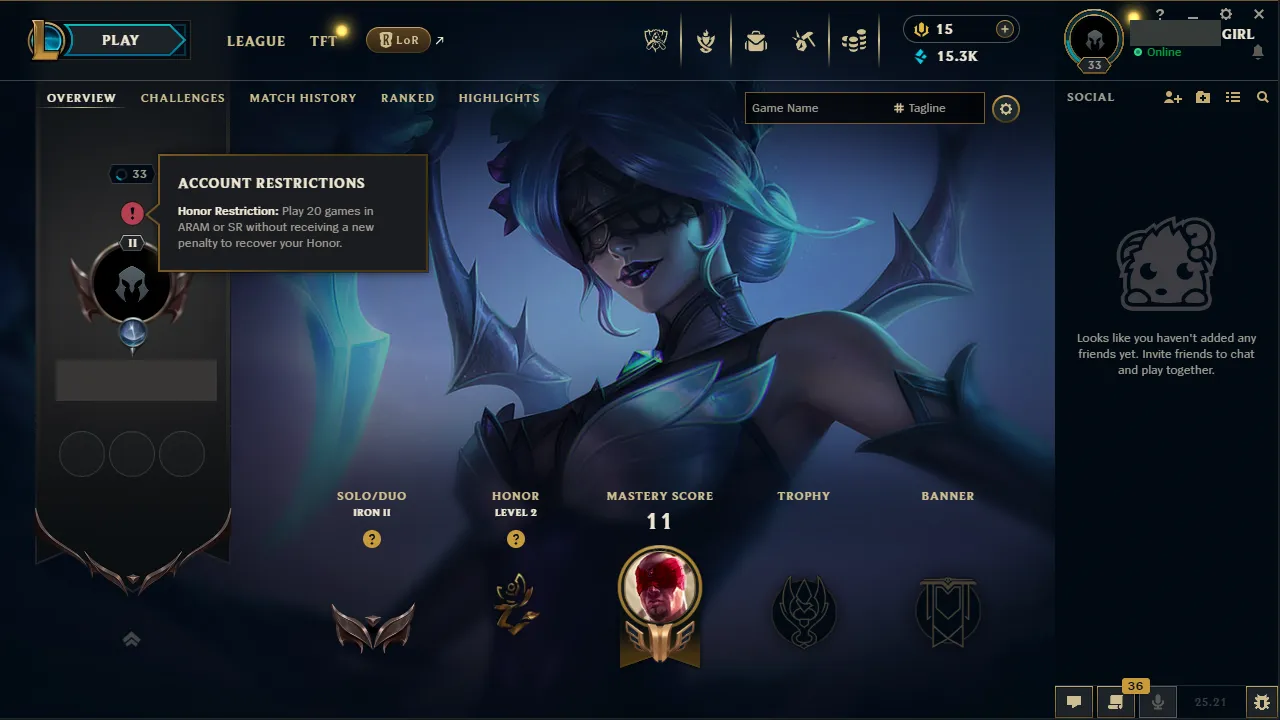Mute your microphone
1280x720 pixels.
[1157, 702]
